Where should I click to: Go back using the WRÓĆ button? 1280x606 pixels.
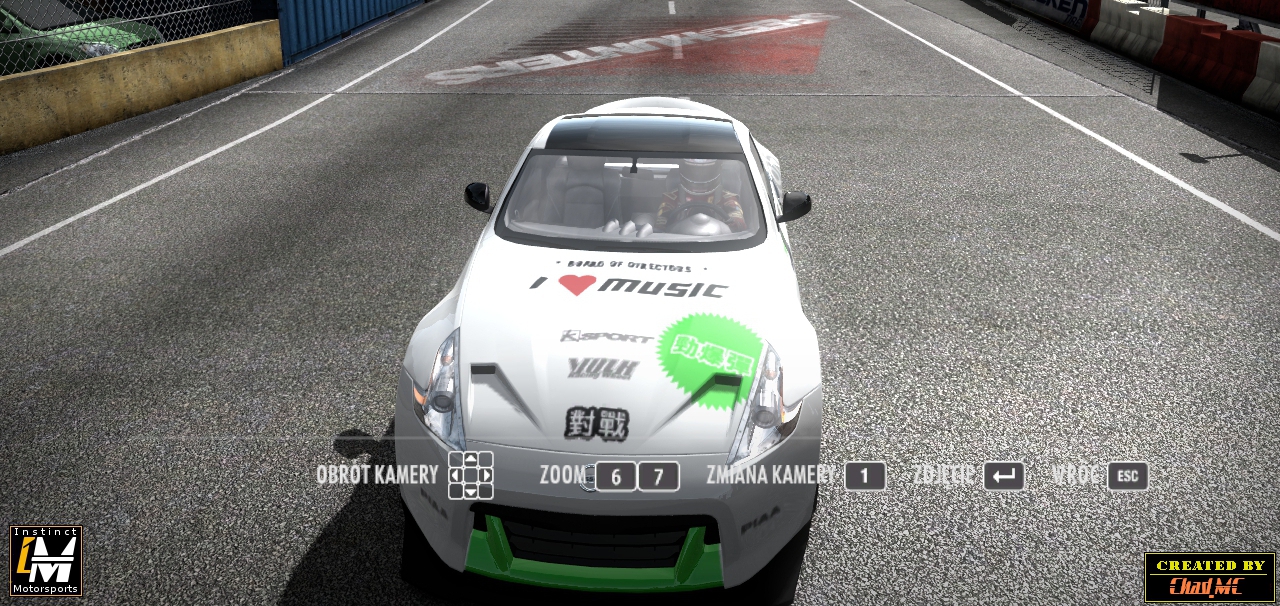click(x=1127, y=476)
